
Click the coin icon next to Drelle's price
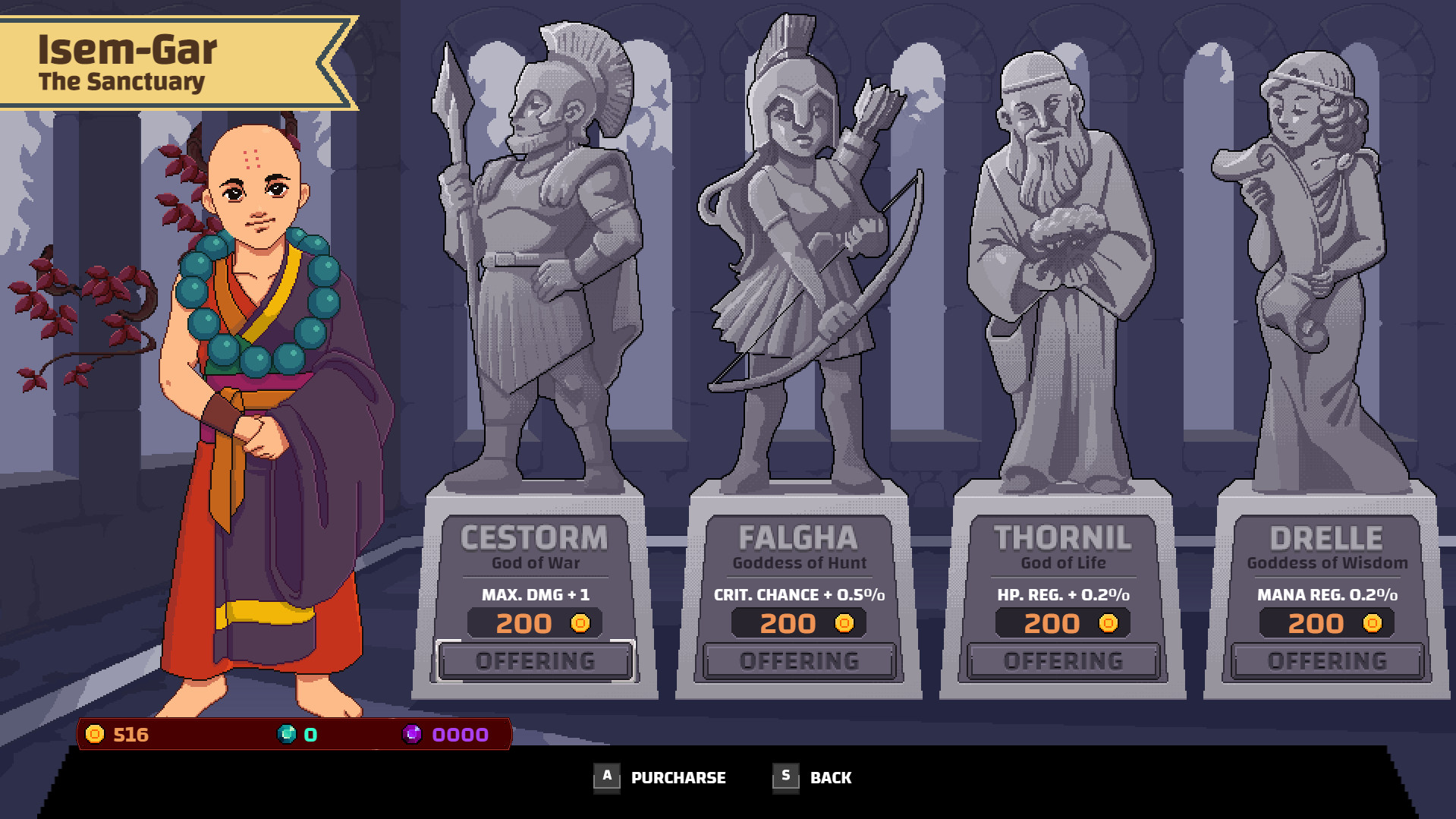coord(1371,622)
